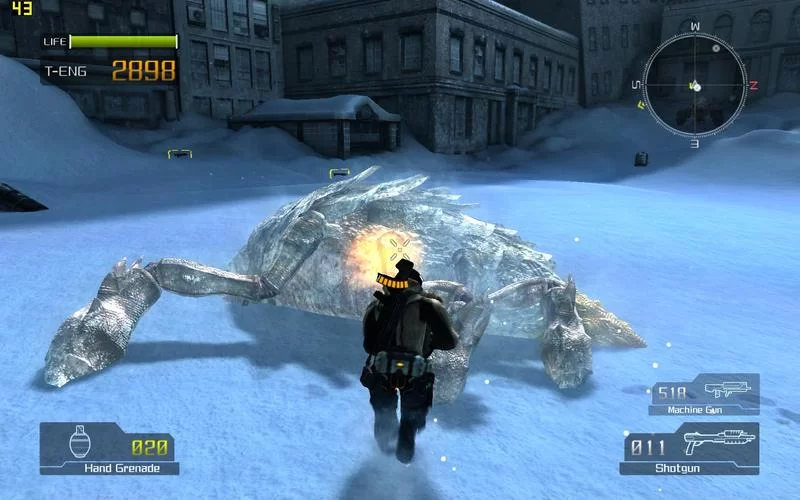The height and width of the screenshot is (500, 800).
Task: Select the Hand Grenade slot
Action: coord(109,447)
